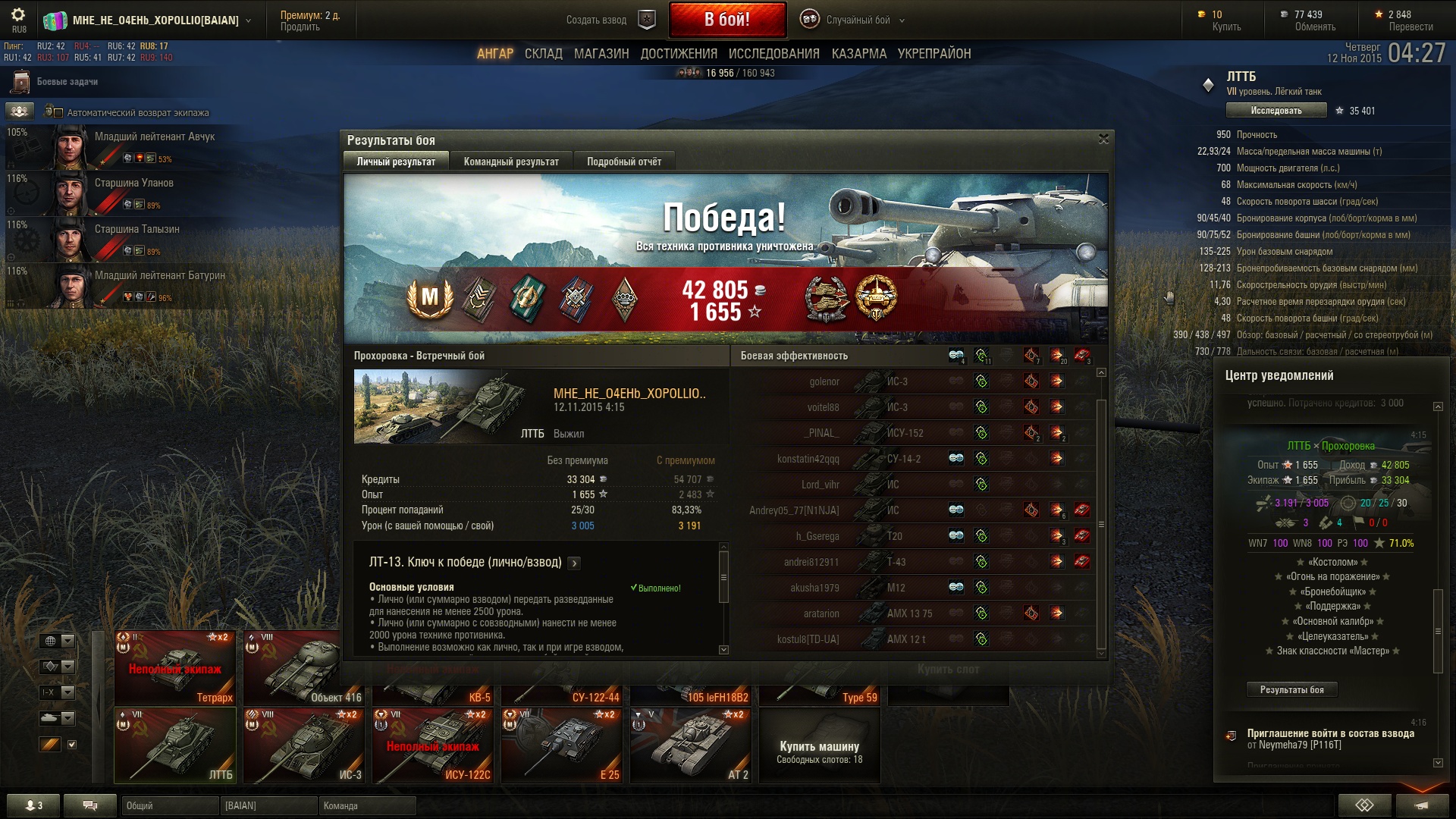This screenshot has width=1456, height=819.
Task: Click the Купить машину slot
Action: click(819, 745)
